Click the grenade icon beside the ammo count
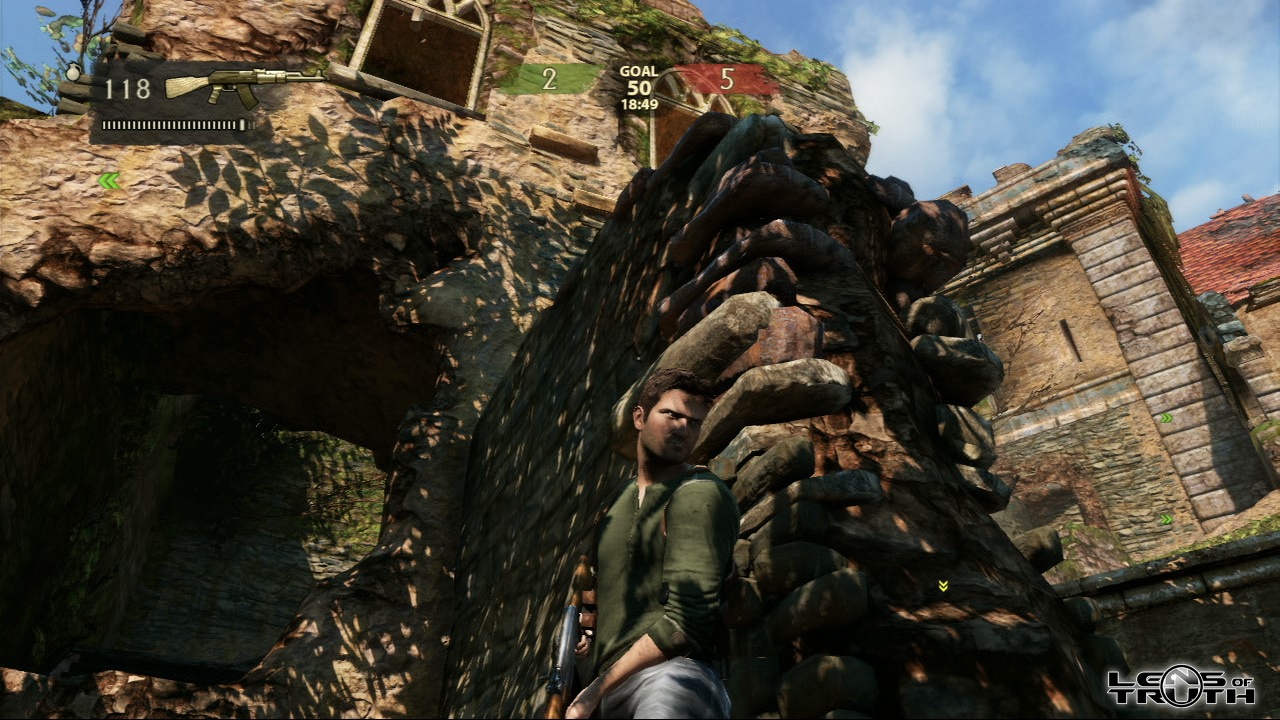 pos(73,72)
